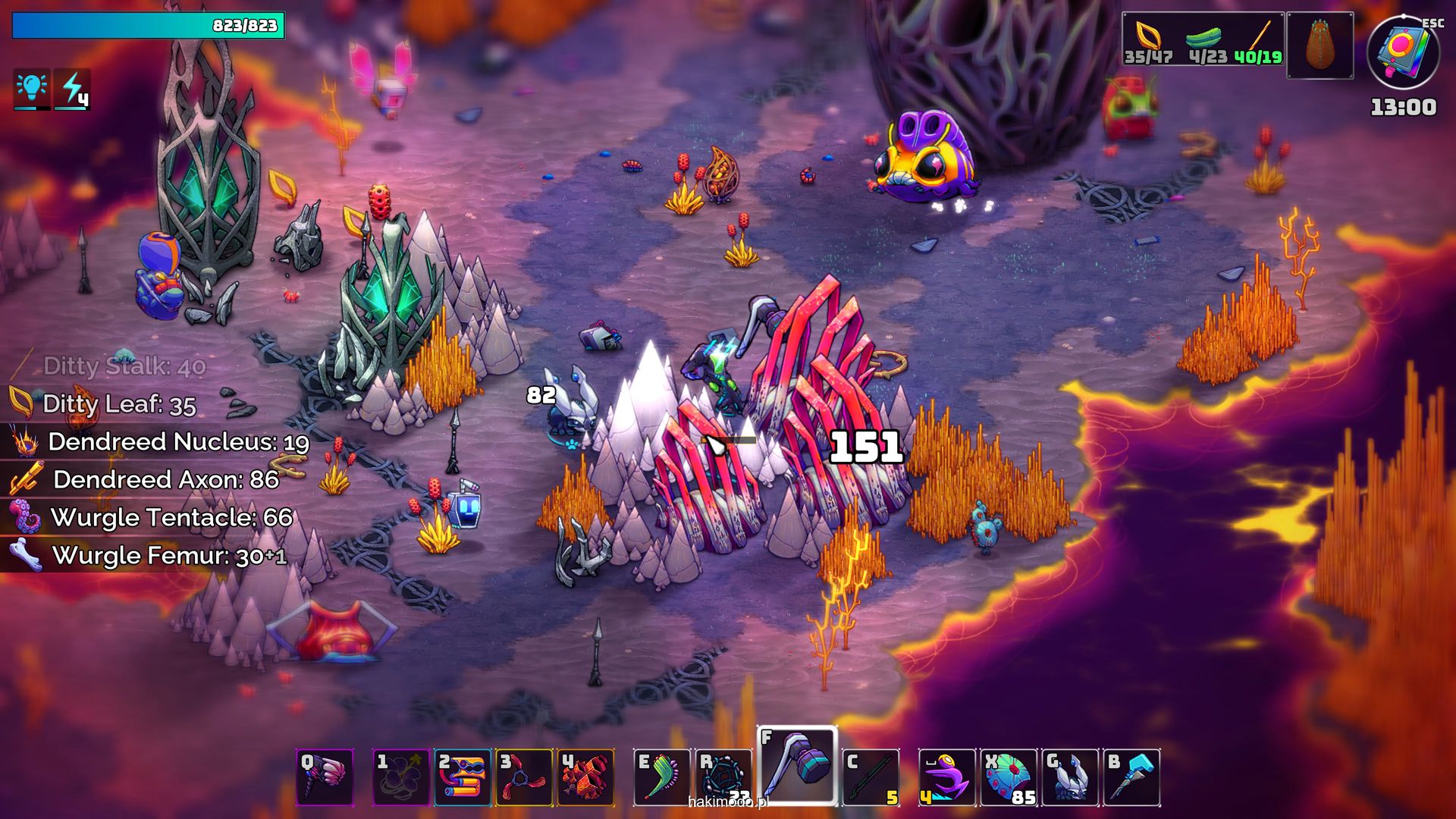This screenshot has height=819, width=1456.
Task: Use the orange pipes gadget in slot 2
Action: click(463, 777)
